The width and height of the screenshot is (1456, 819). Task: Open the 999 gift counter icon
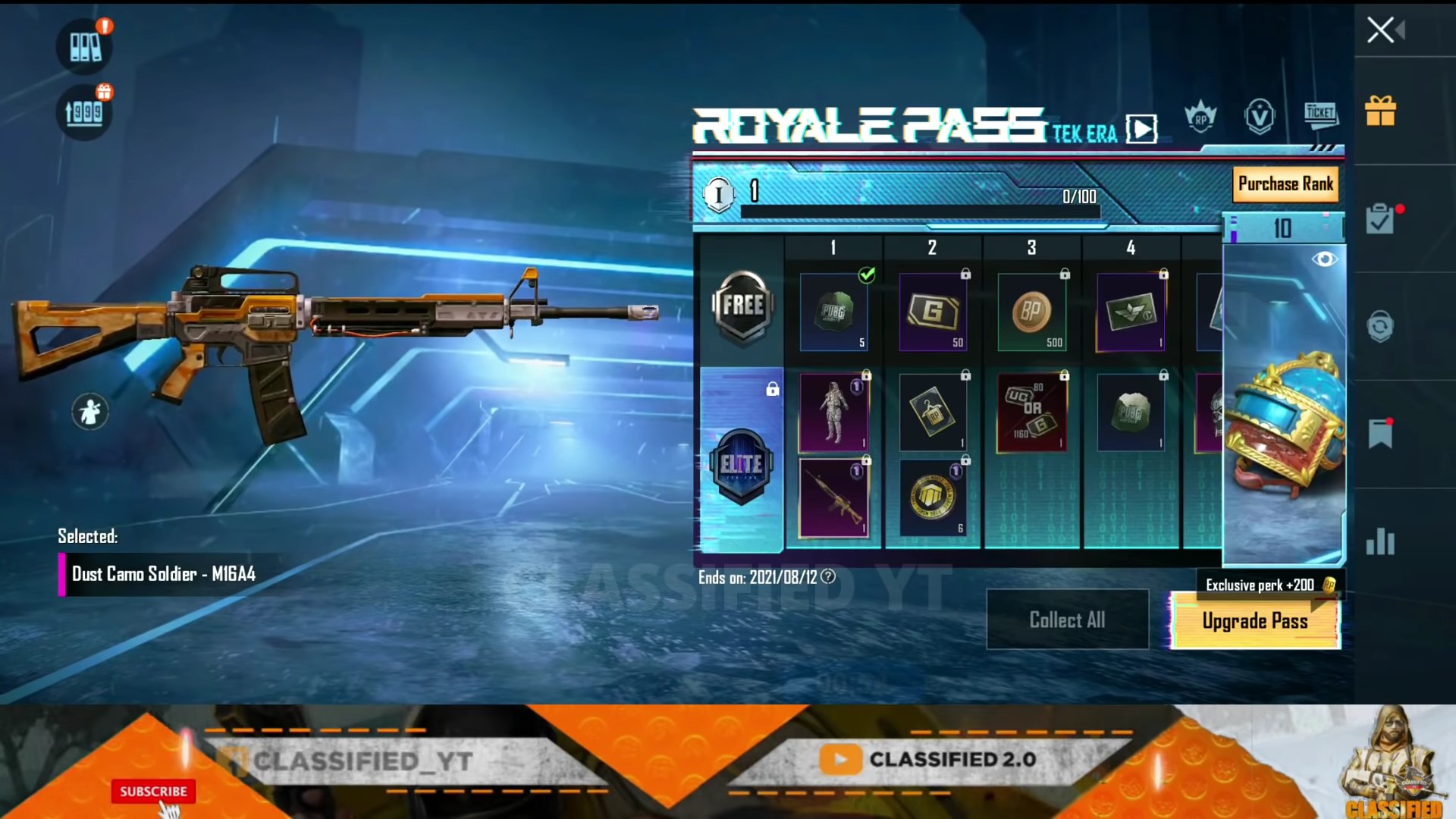(x=84, y=112)
